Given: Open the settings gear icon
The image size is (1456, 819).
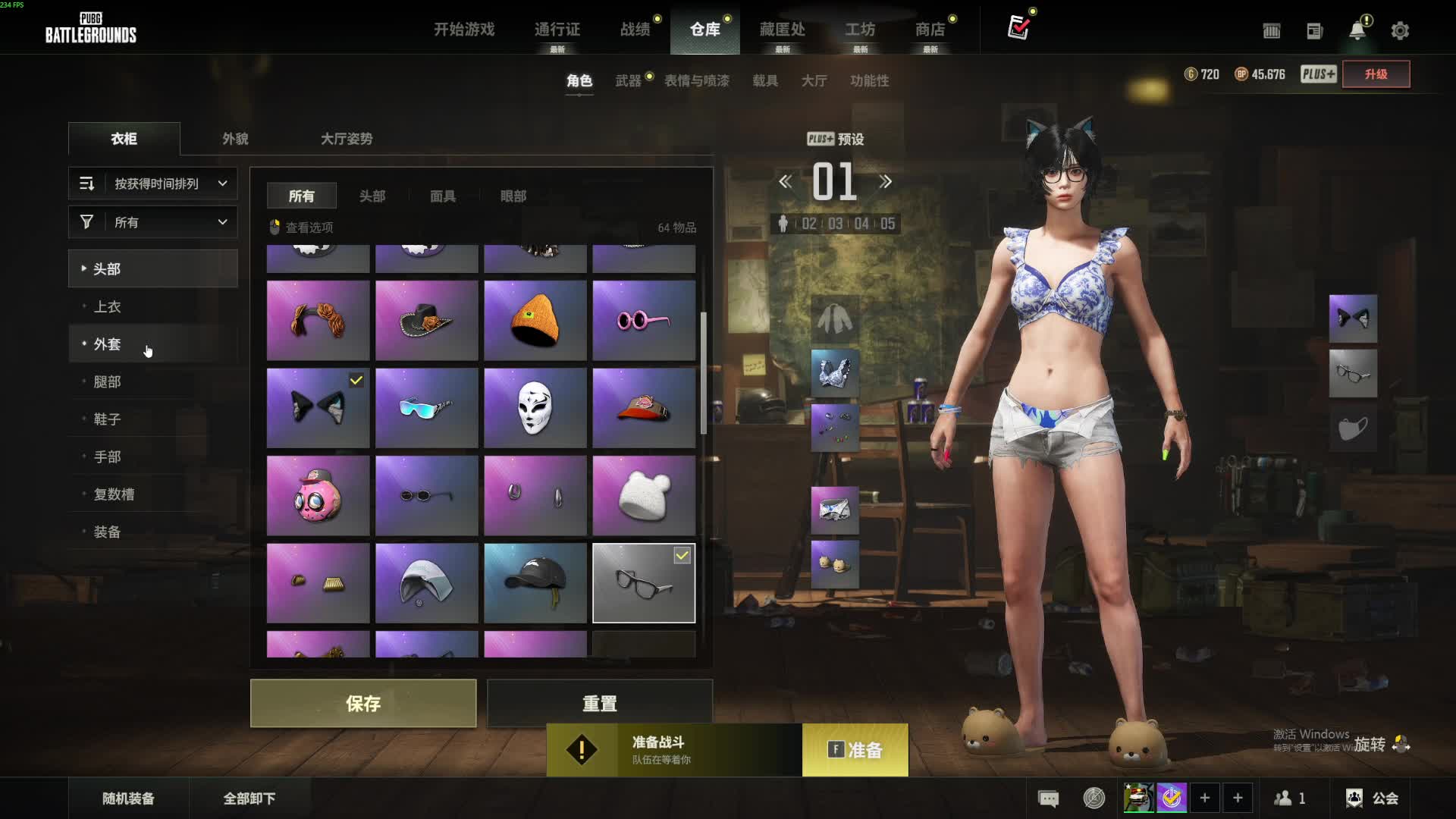Looking at the screenshot, I should coord(1400,30).
